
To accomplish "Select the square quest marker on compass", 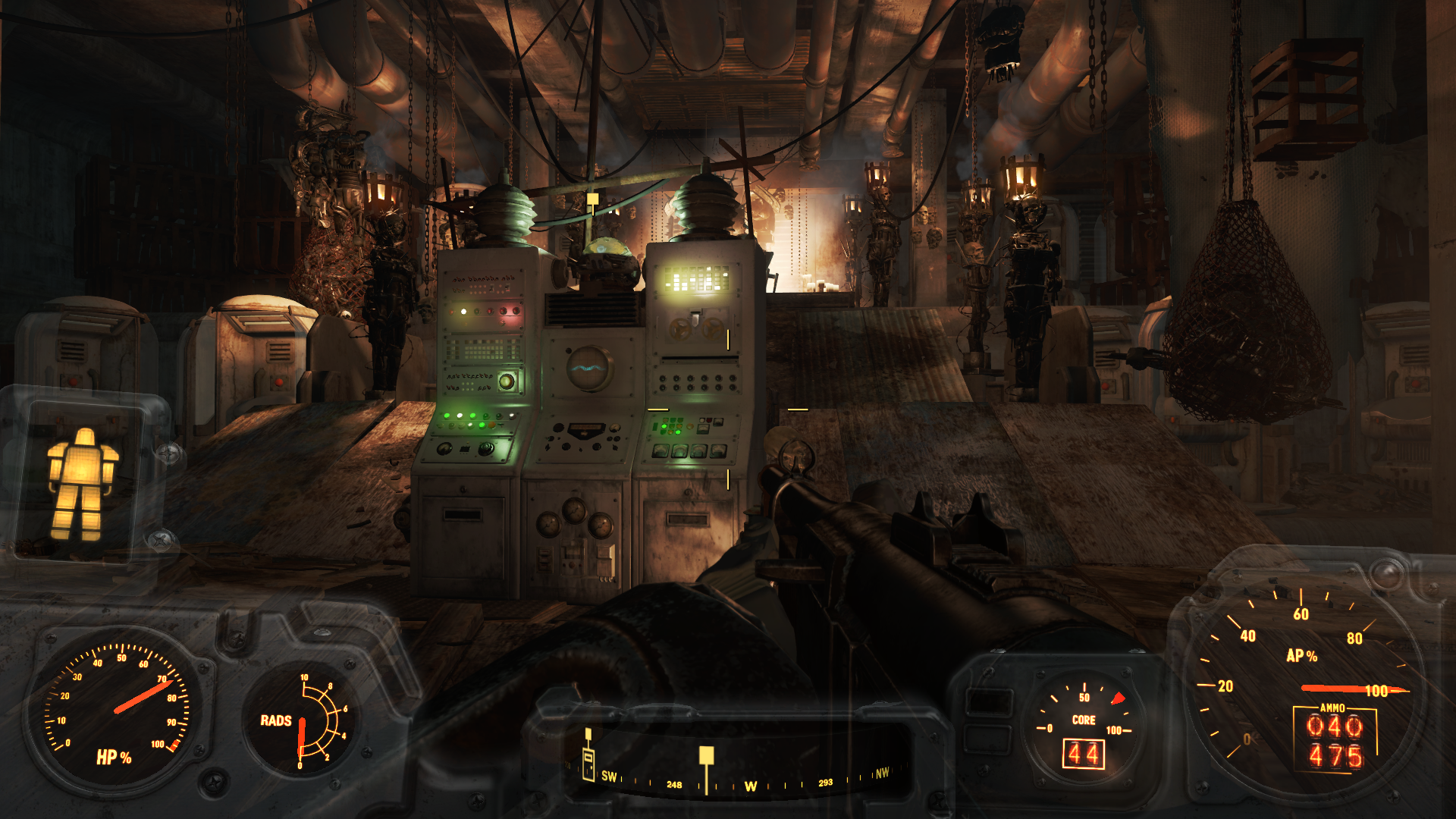I will coord(706,755).
